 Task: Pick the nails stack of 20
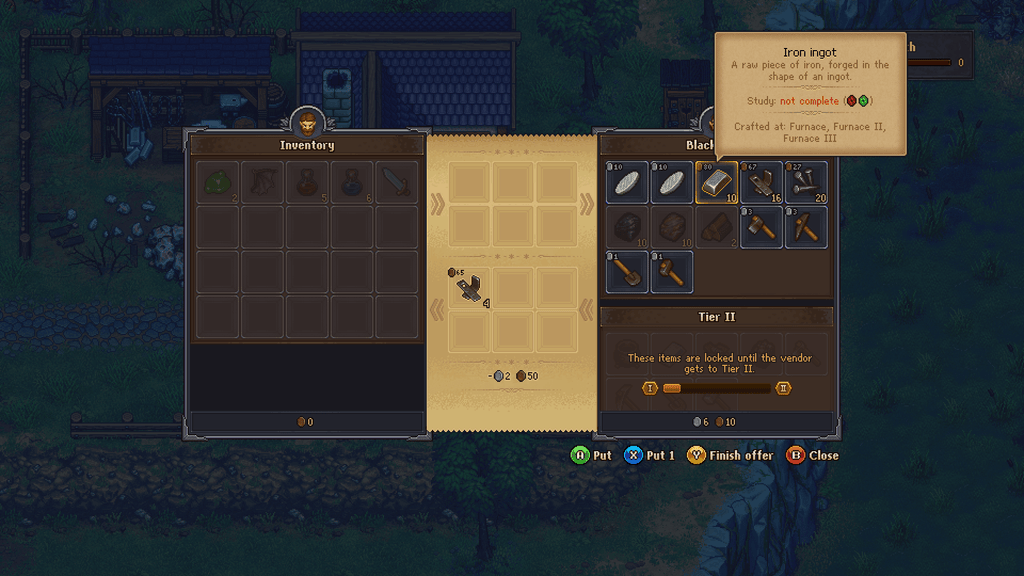[x=805, y=183]
